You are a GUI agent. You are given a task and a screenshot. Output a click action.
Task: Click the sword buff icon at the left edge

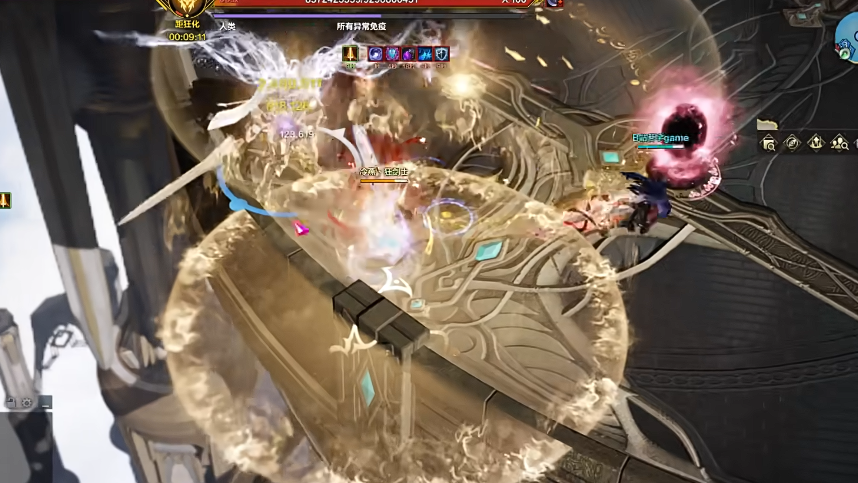tap(5, 201)
